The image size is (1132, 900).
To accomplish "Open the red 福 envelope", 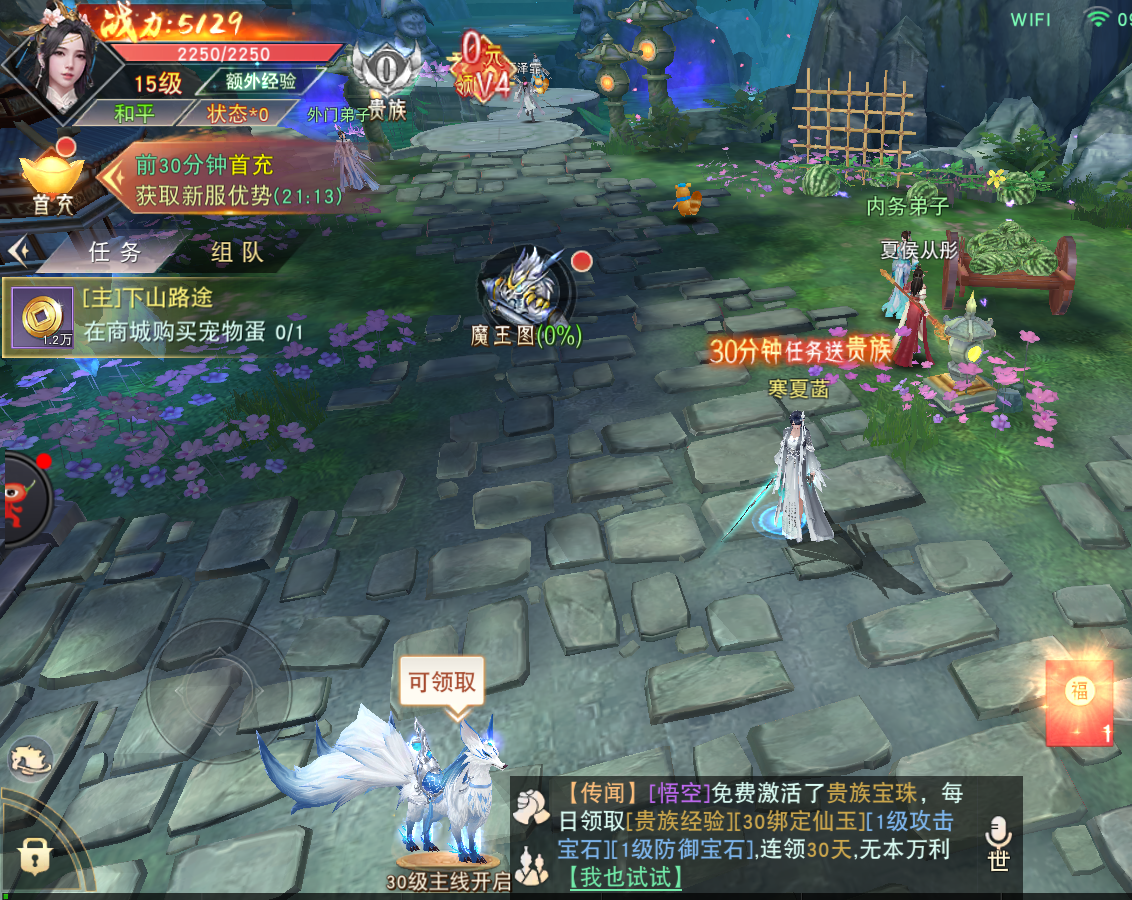I will click(x=1079, y=701).
